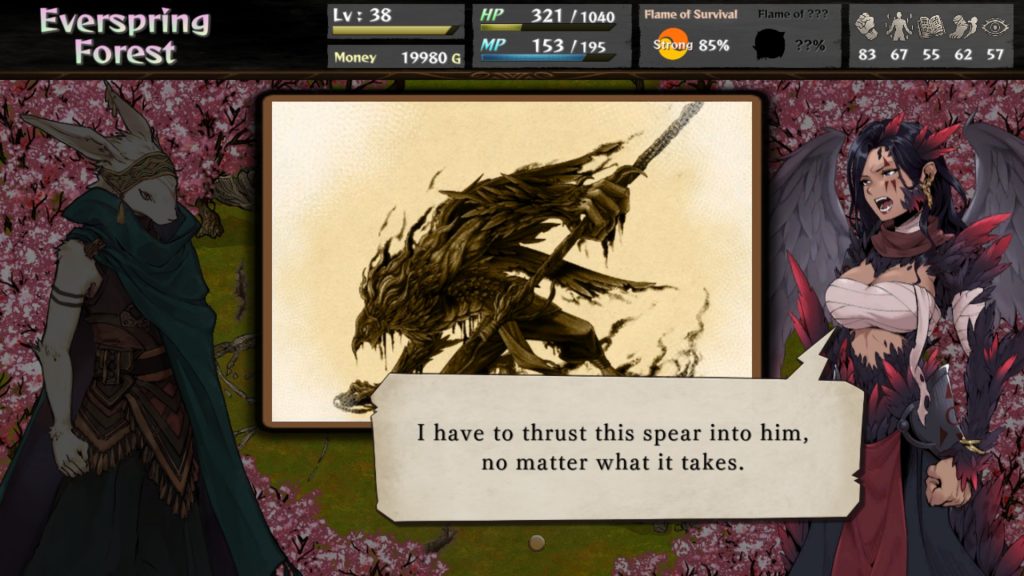This screenshot has width=1024, height=576.
Task: Click the eye stat icon
Action: tap(995, 26)
